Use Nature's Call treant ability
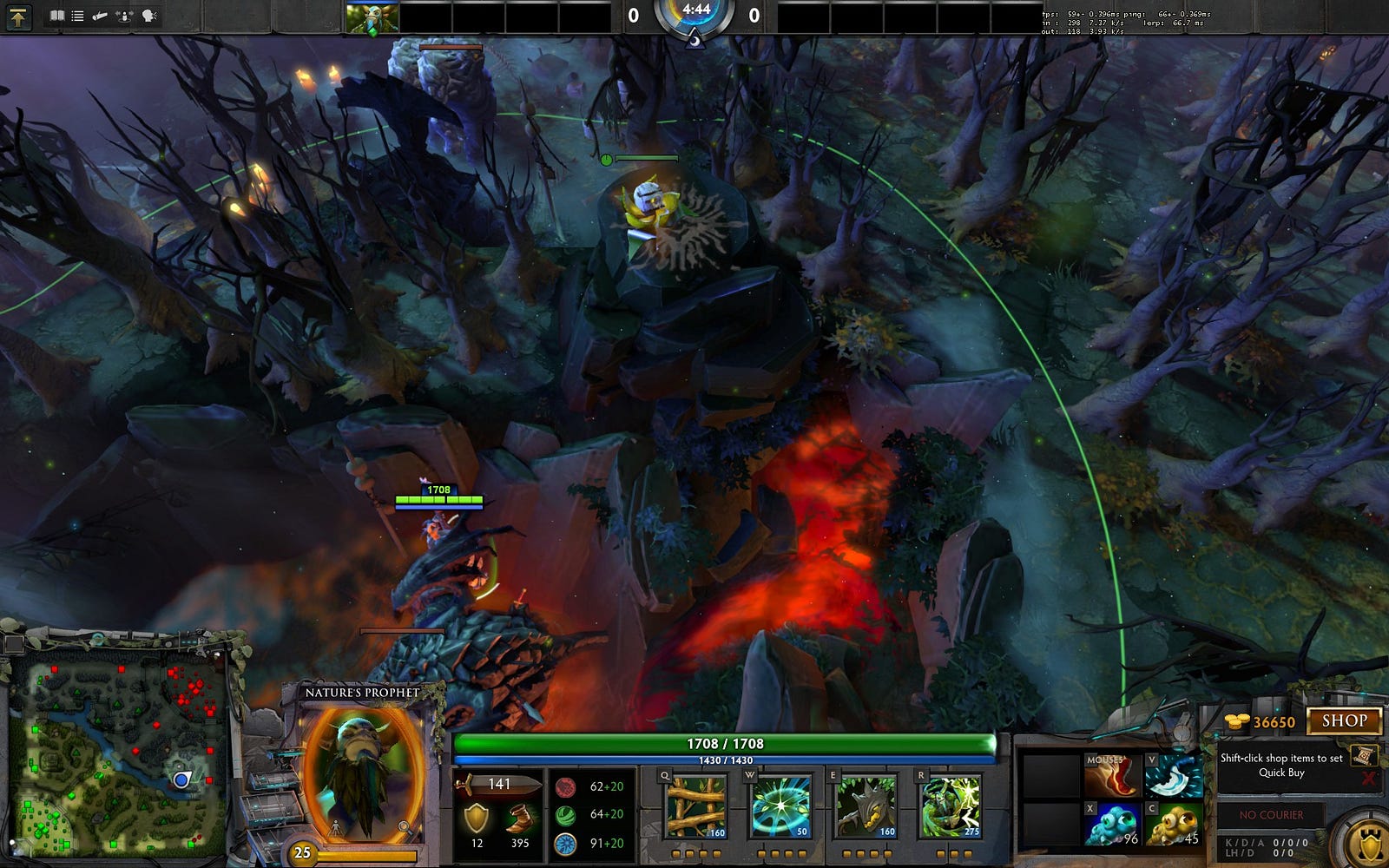This screenshot has height=868, width=1389. (866, 807)
